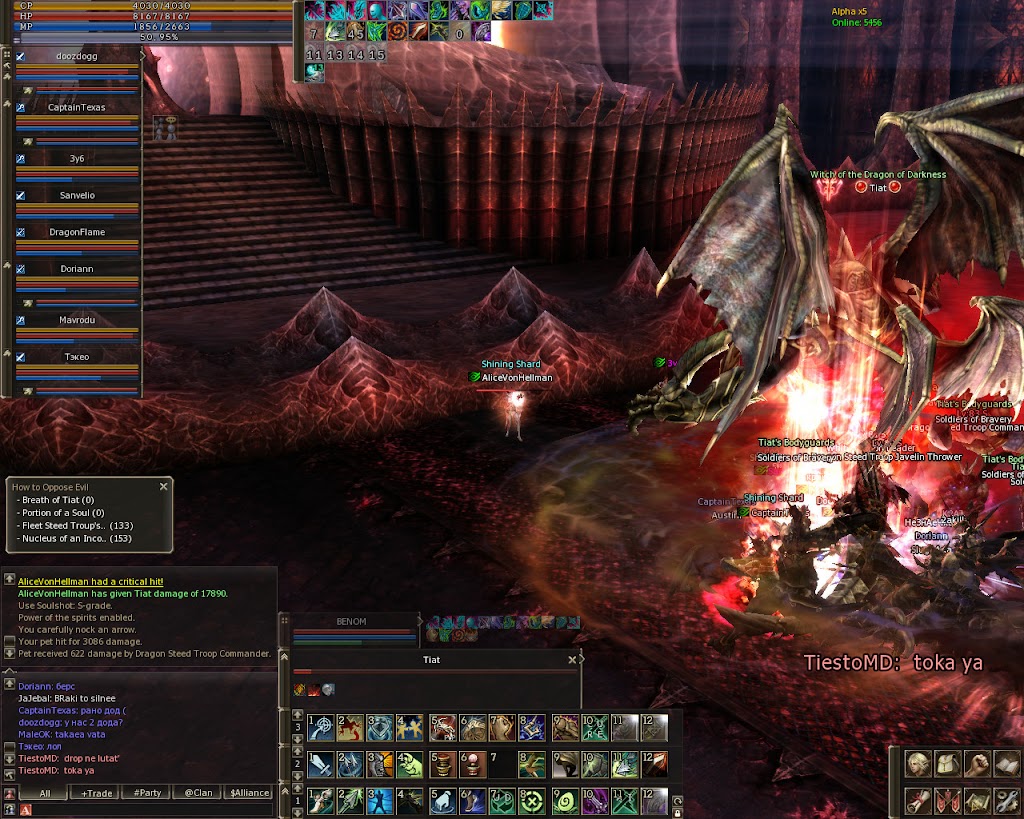
Task: Select party member CaptainTexas
Action: pos(77,107)
